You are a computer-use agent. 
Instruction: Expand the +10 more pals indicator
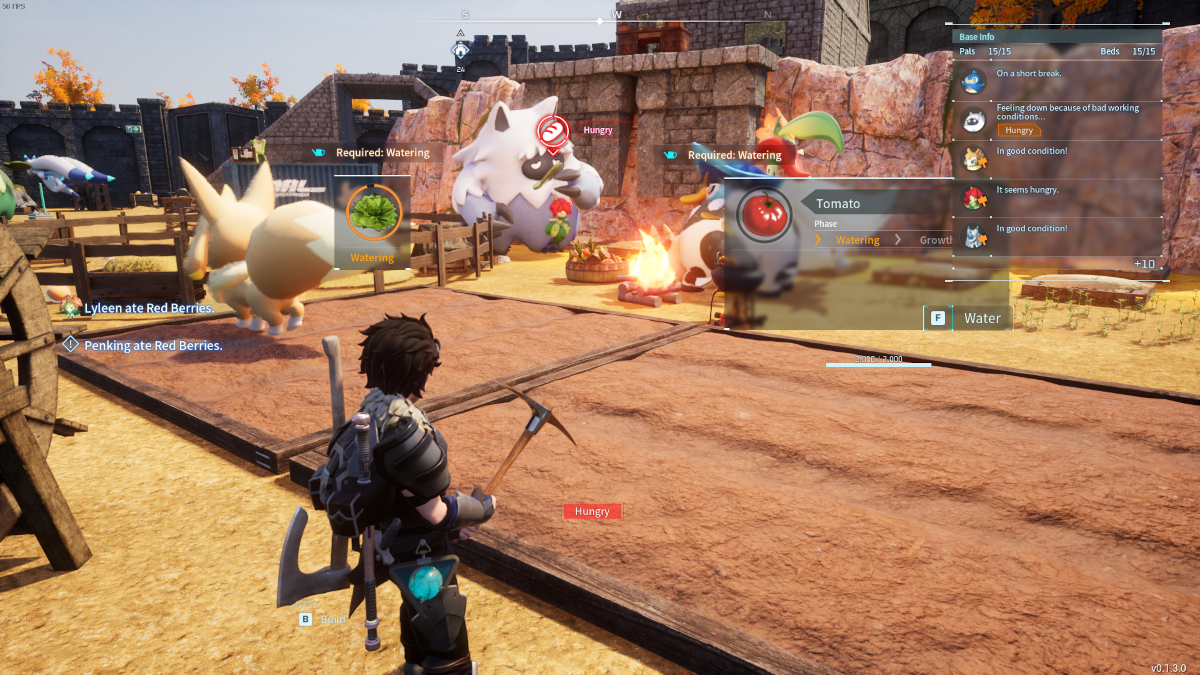pyautogui.click(x=1144, y=264)
